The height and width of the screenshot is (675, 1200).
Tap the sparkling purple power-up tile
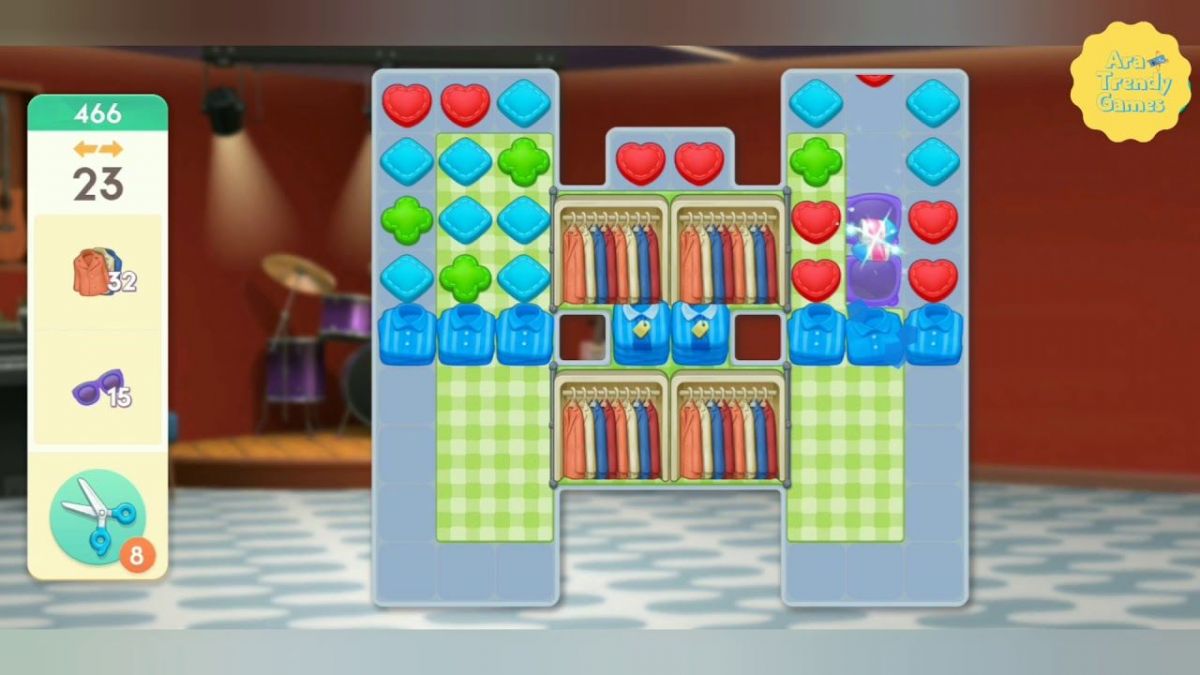874,248
